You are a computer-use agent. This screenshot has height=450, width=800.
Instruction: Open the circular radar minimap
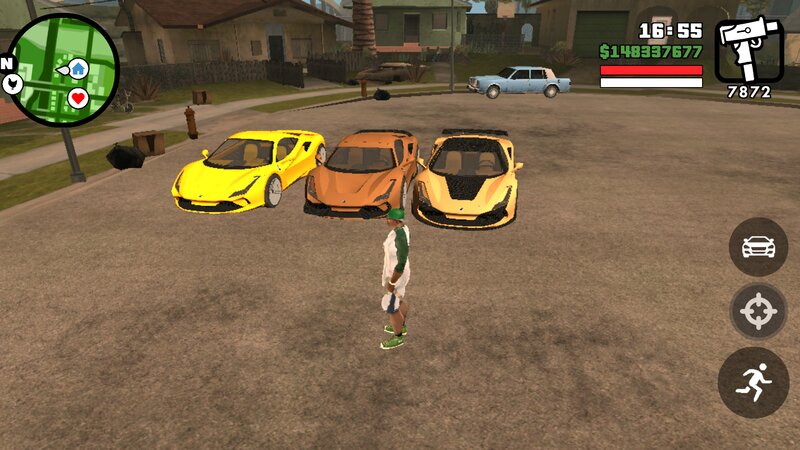coord(62,70)
